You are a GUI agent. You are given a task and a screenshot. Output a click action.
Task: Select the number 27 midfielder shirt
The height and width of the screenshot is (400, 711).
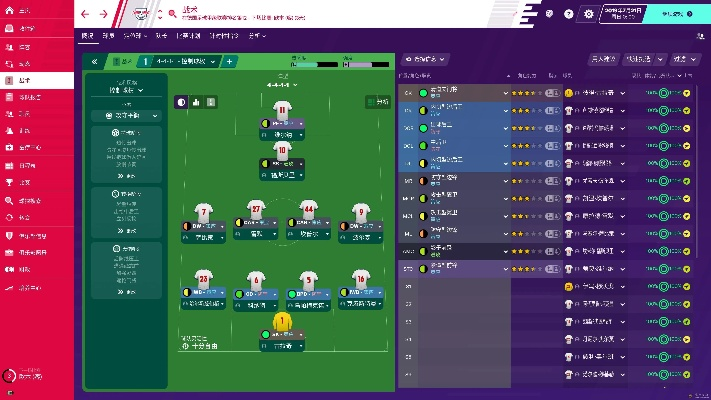[256, 211]
